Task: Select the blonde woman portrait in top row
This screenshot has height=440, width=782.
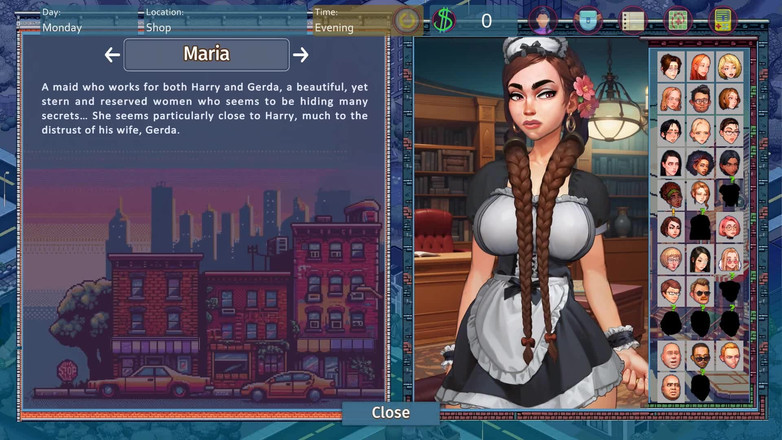Action: click(729, 67)
